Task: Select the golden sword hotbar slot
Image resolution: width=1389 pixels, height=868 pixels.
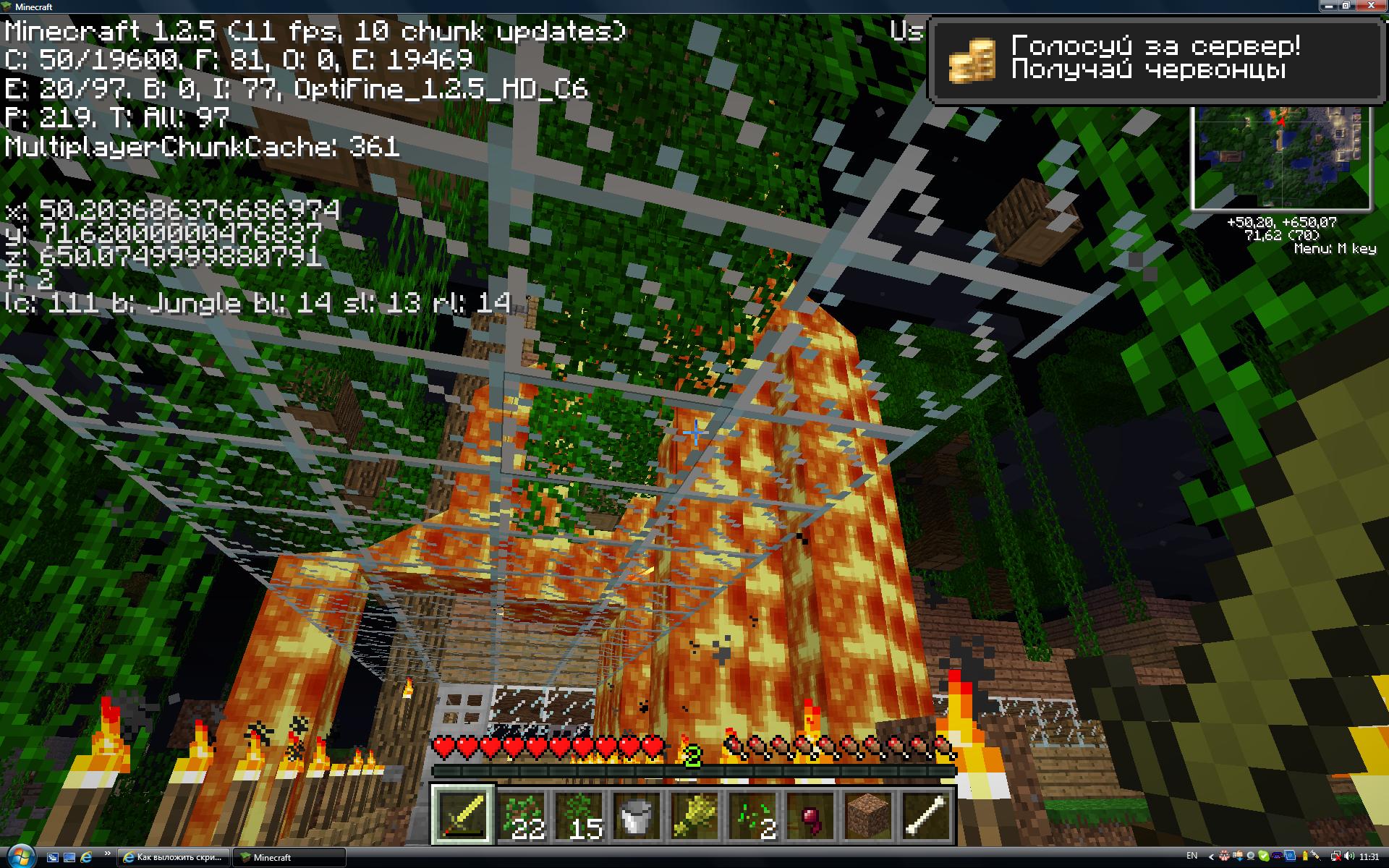Action: [463, 814]
